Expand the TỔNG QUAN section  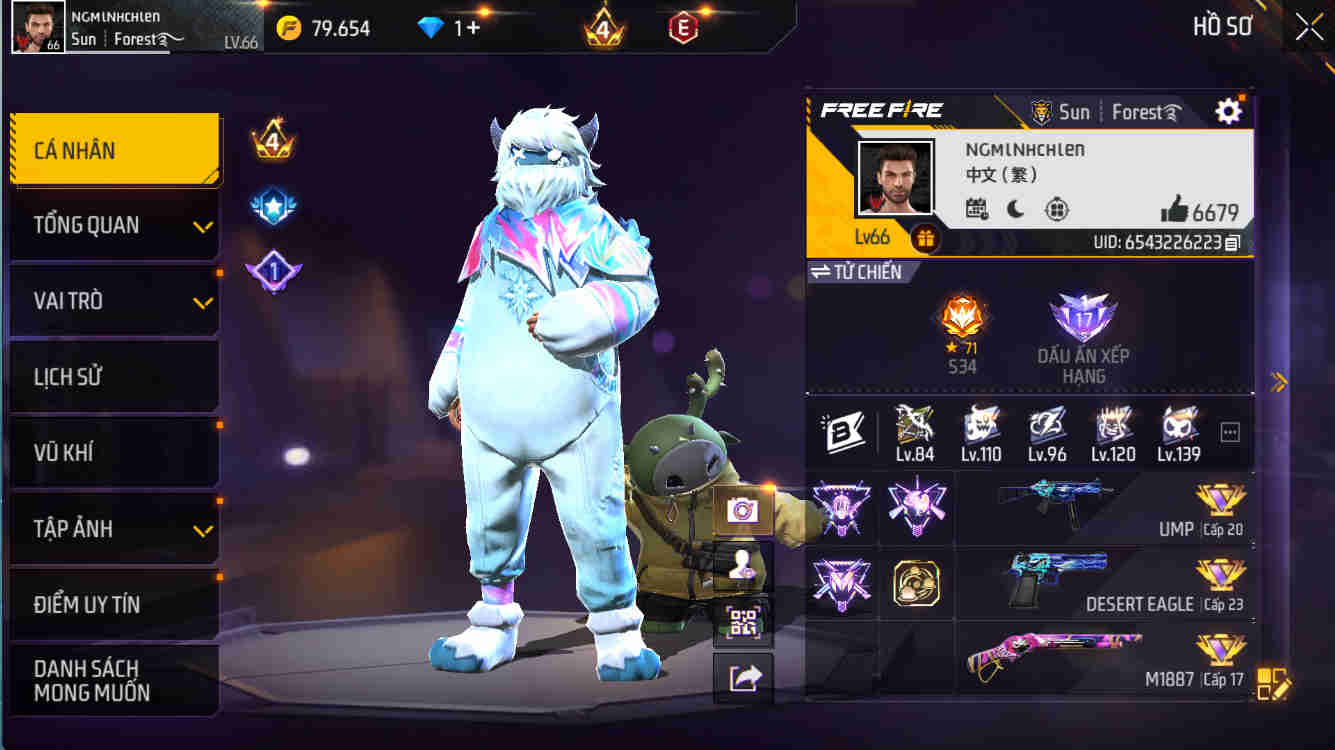pyautogui.click(x=113, y=225)
